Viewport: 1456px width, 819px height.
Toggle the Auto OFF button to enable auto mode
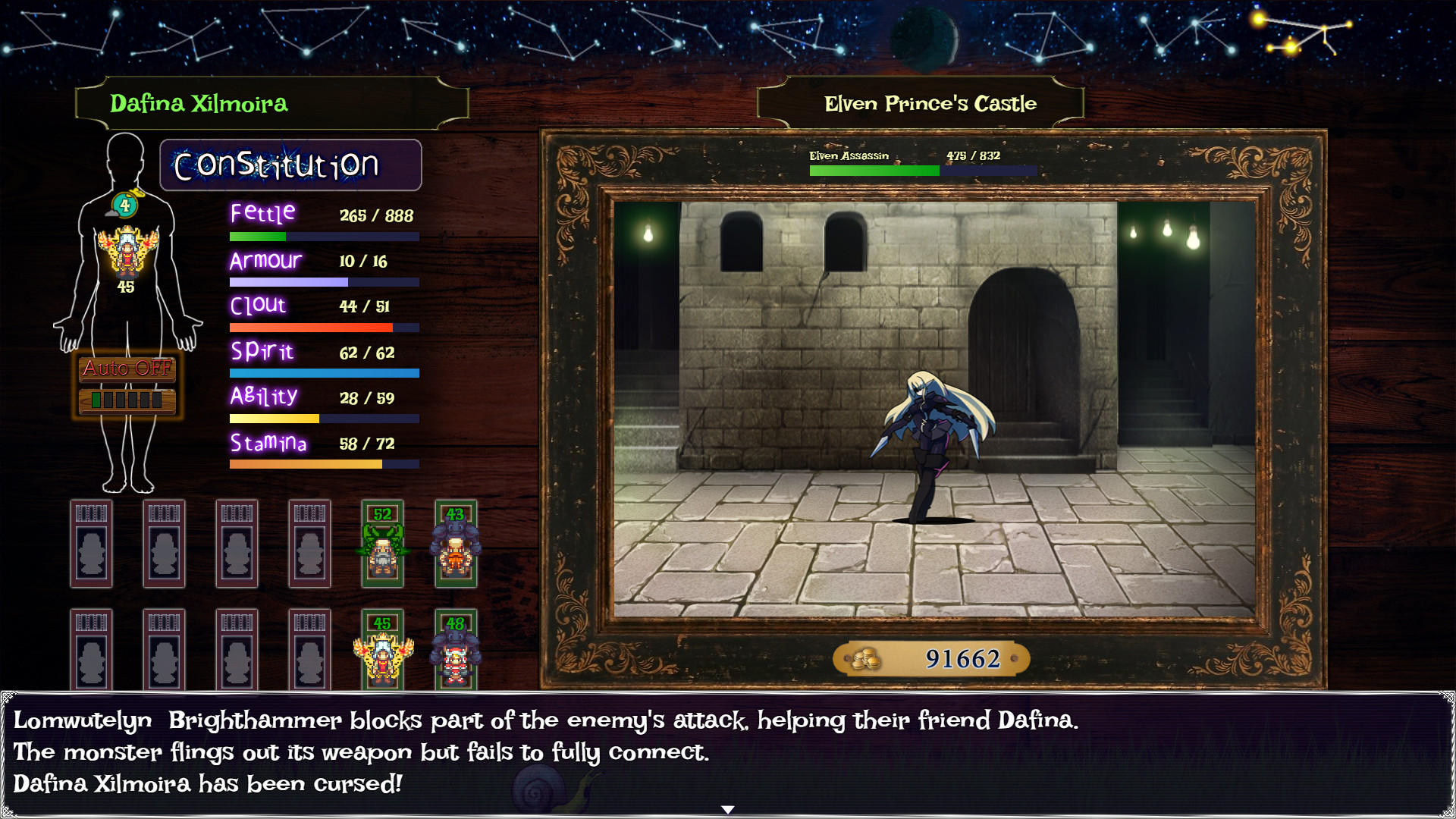click(x=125, y=371)
